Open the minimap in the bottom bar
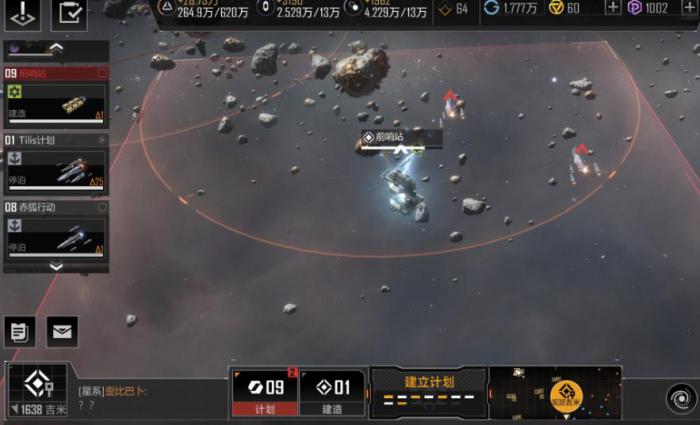Viewport: 700px width, 425px height. (556, 390)
